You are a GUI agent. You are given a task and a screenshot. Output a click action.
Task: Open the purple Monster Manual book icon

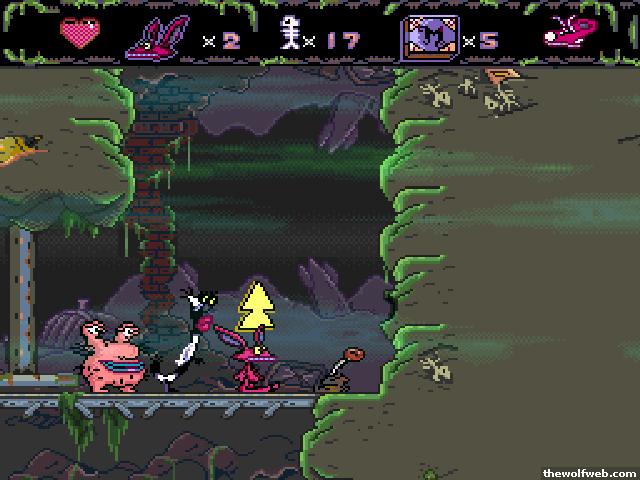[x=426, y=37]
